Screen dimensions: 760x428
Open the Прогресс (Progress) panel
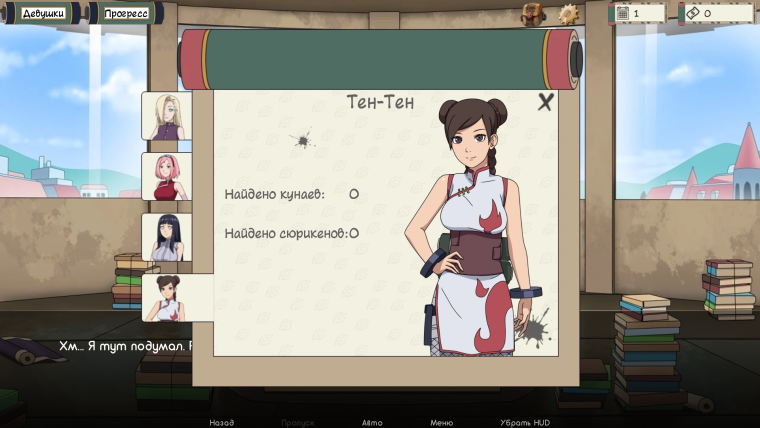pyautogui.click(x=127, y=14)
